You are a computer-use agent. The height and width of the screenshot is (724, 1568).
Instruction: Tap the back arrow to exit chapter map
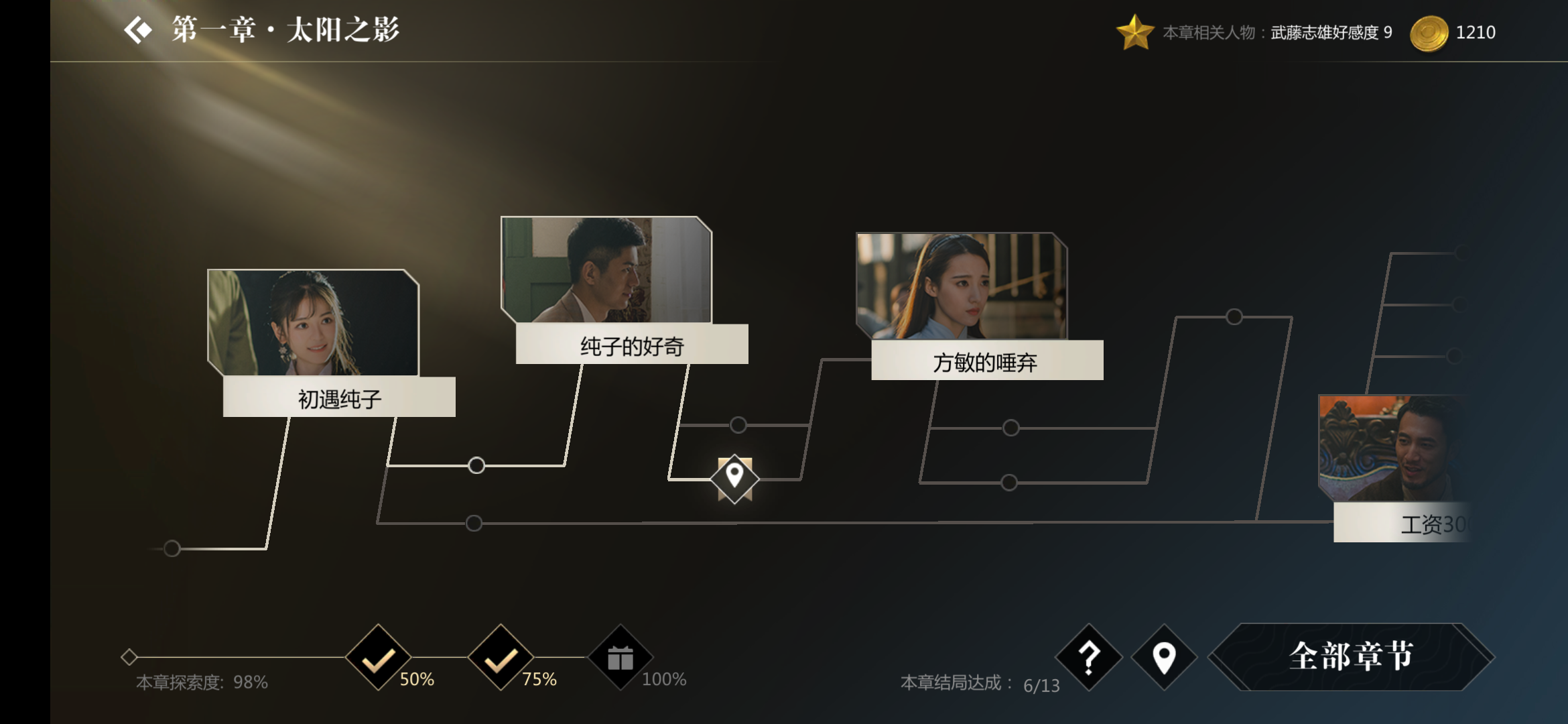pyautogui.click(x=137, y=30)
